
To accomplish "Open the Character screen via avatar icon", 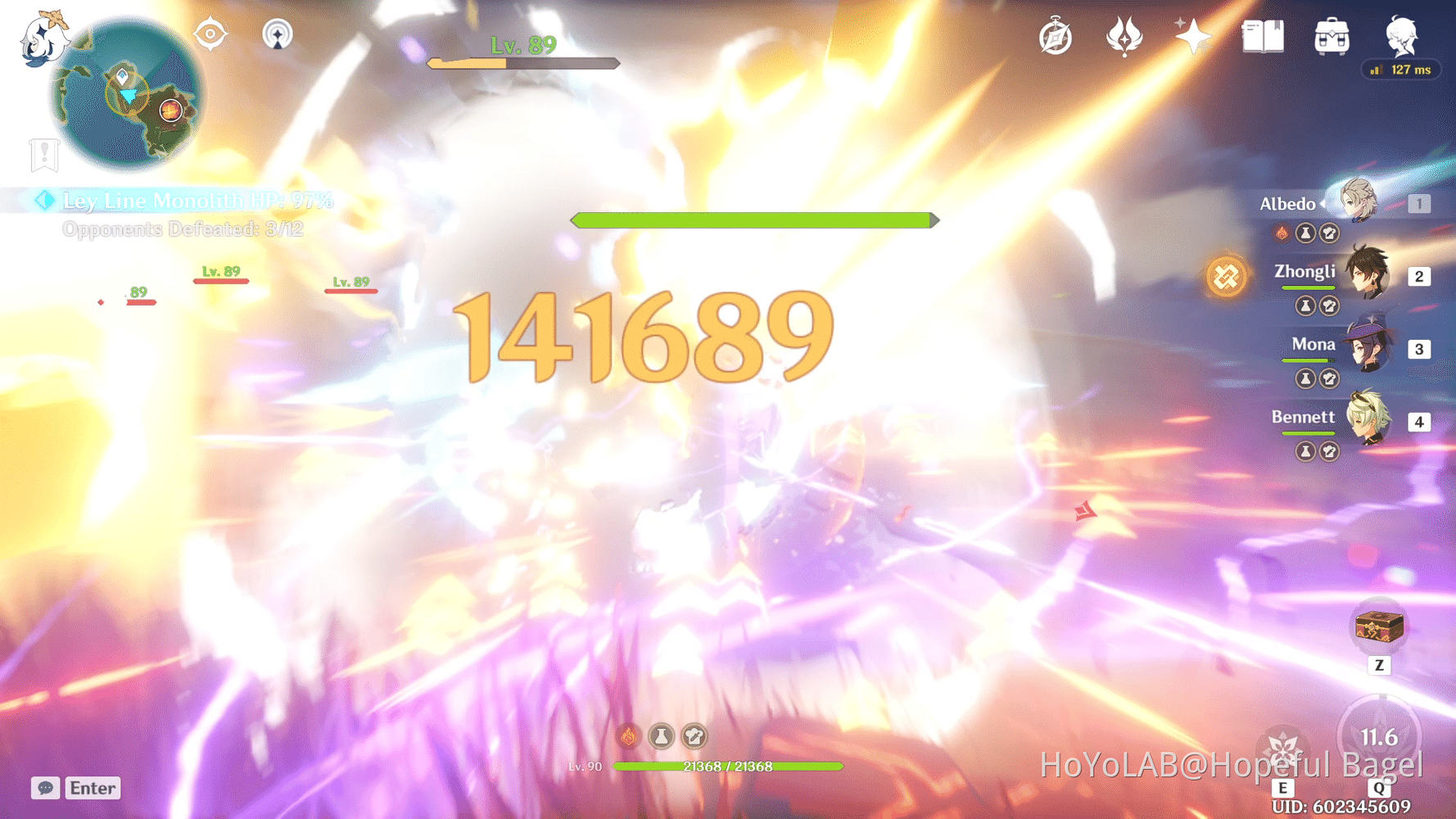I will [1401, 36].
